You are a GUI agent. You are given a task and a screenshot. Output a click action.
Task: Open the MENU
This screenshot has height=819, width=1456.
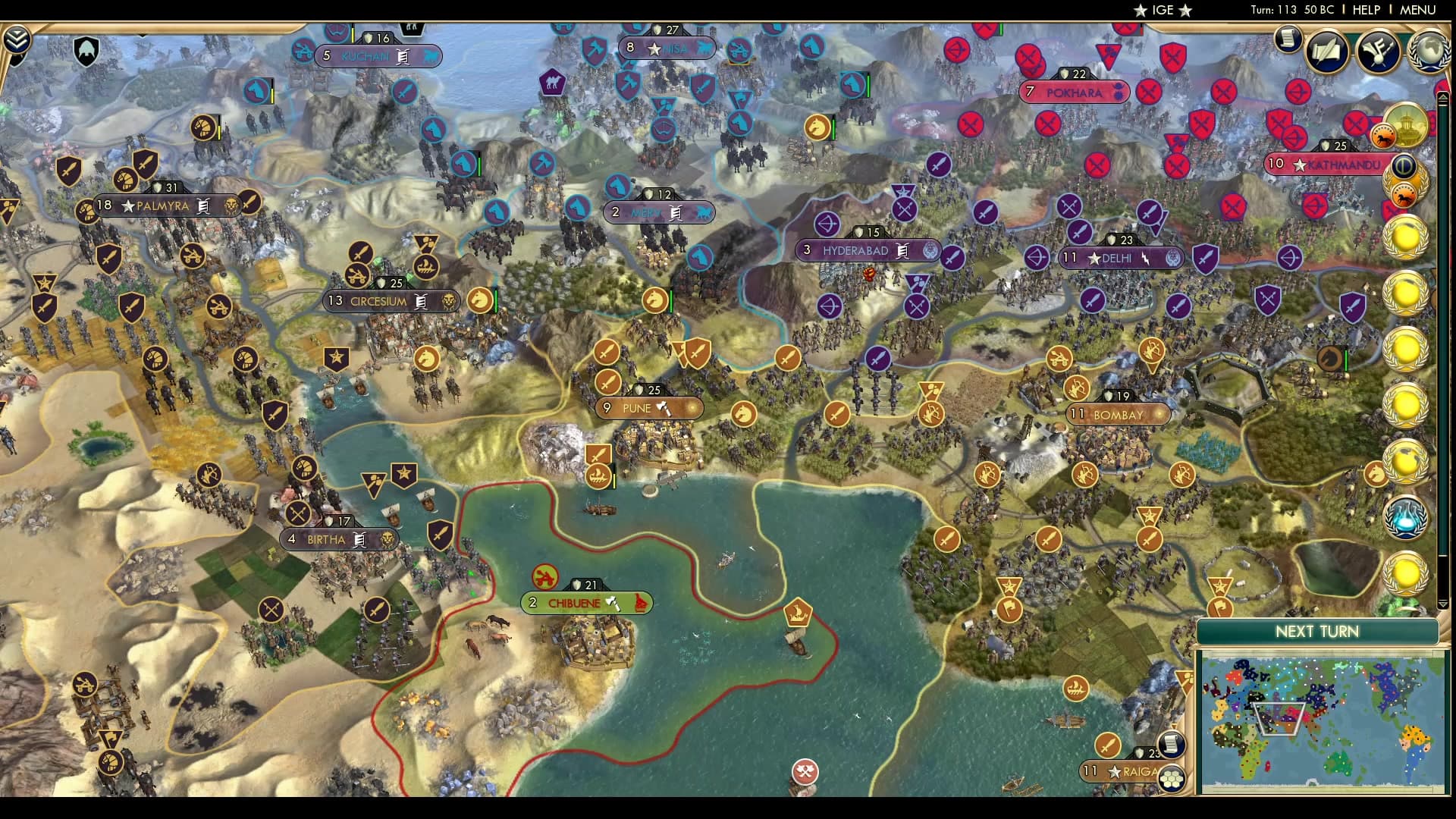1417,10
